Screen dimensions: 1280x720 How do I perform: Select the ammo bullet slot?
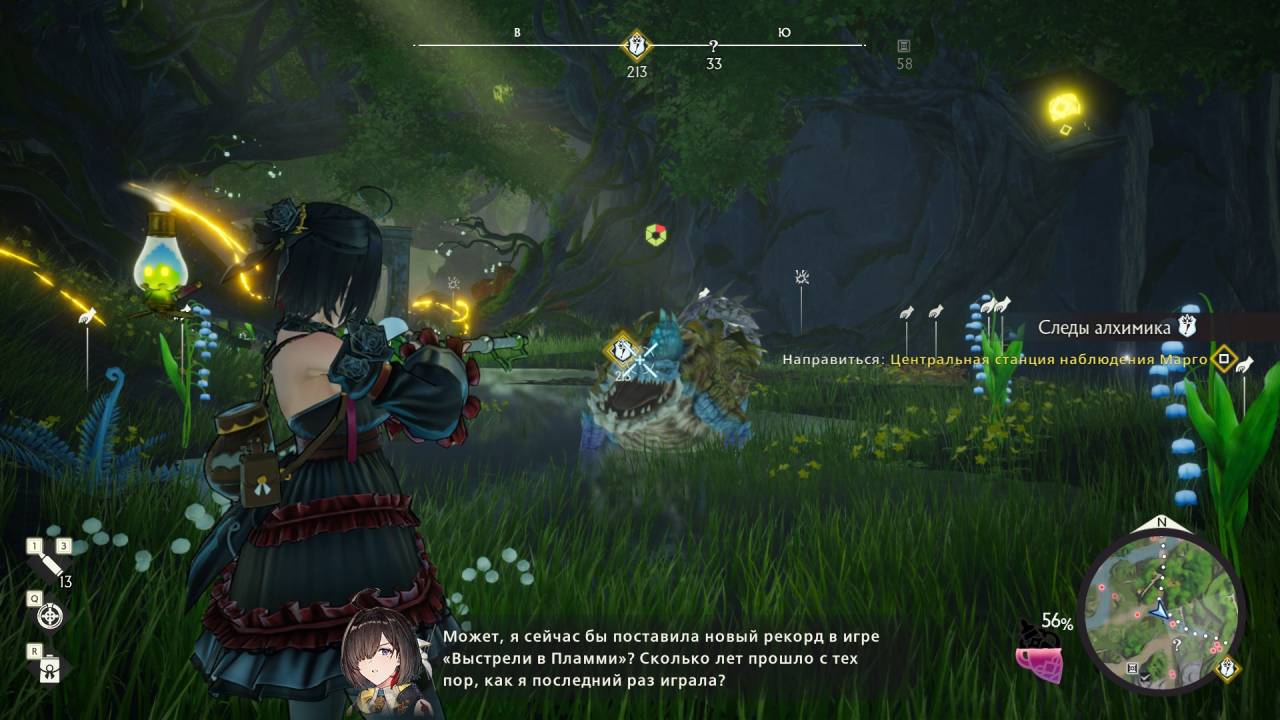[x=48, y=566]
